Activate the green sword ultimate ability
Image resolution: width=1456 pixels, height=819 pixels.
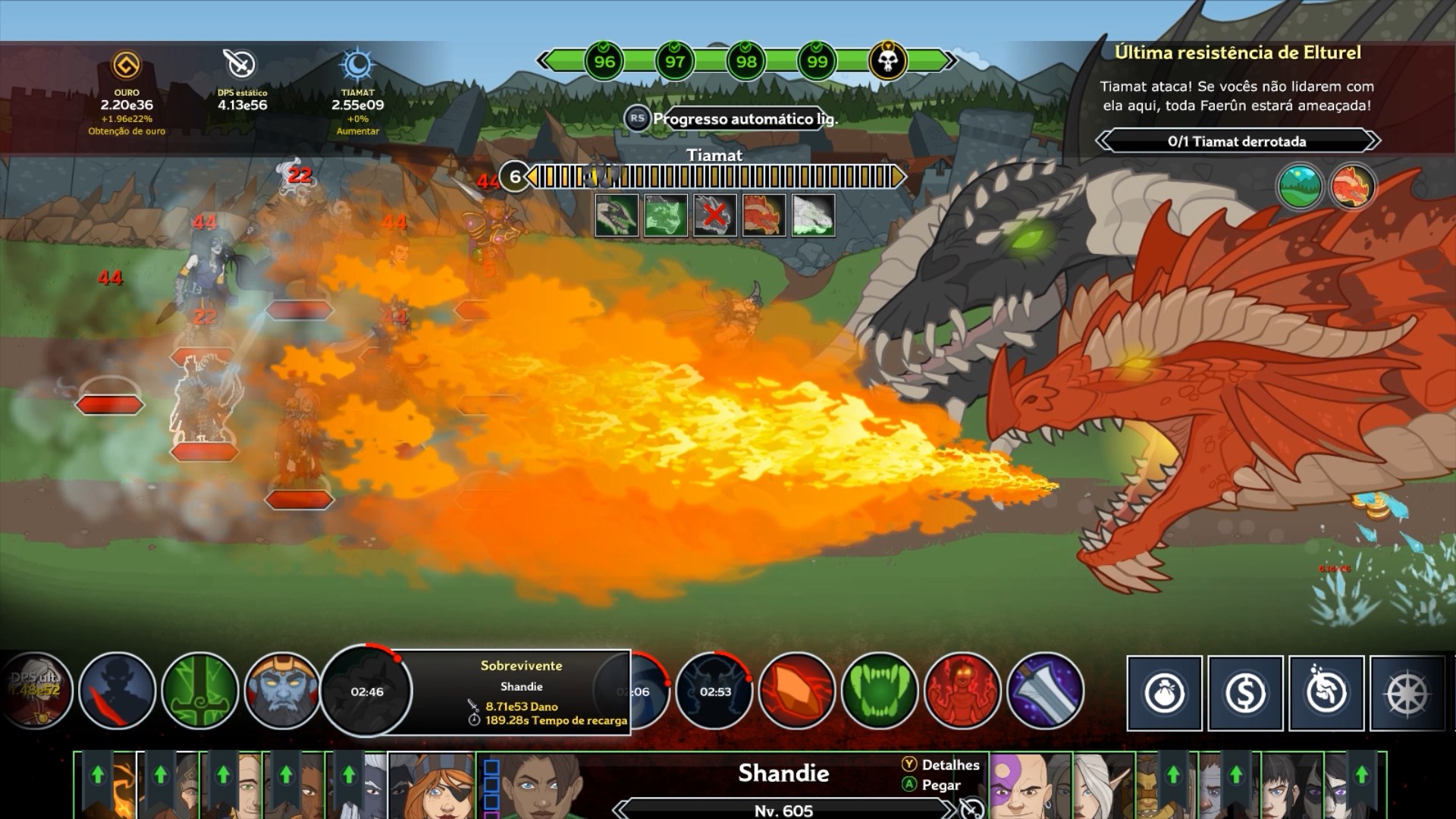[x=200, y=691]
